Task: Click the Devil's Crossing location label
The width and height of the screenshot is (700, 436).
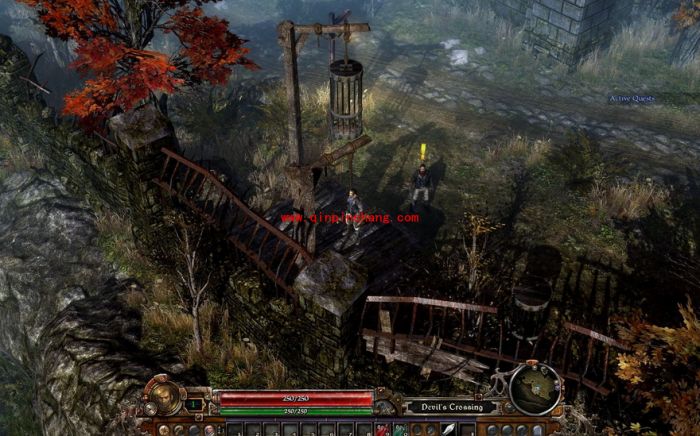Action: pyautogui.click(x=446, y=407)
